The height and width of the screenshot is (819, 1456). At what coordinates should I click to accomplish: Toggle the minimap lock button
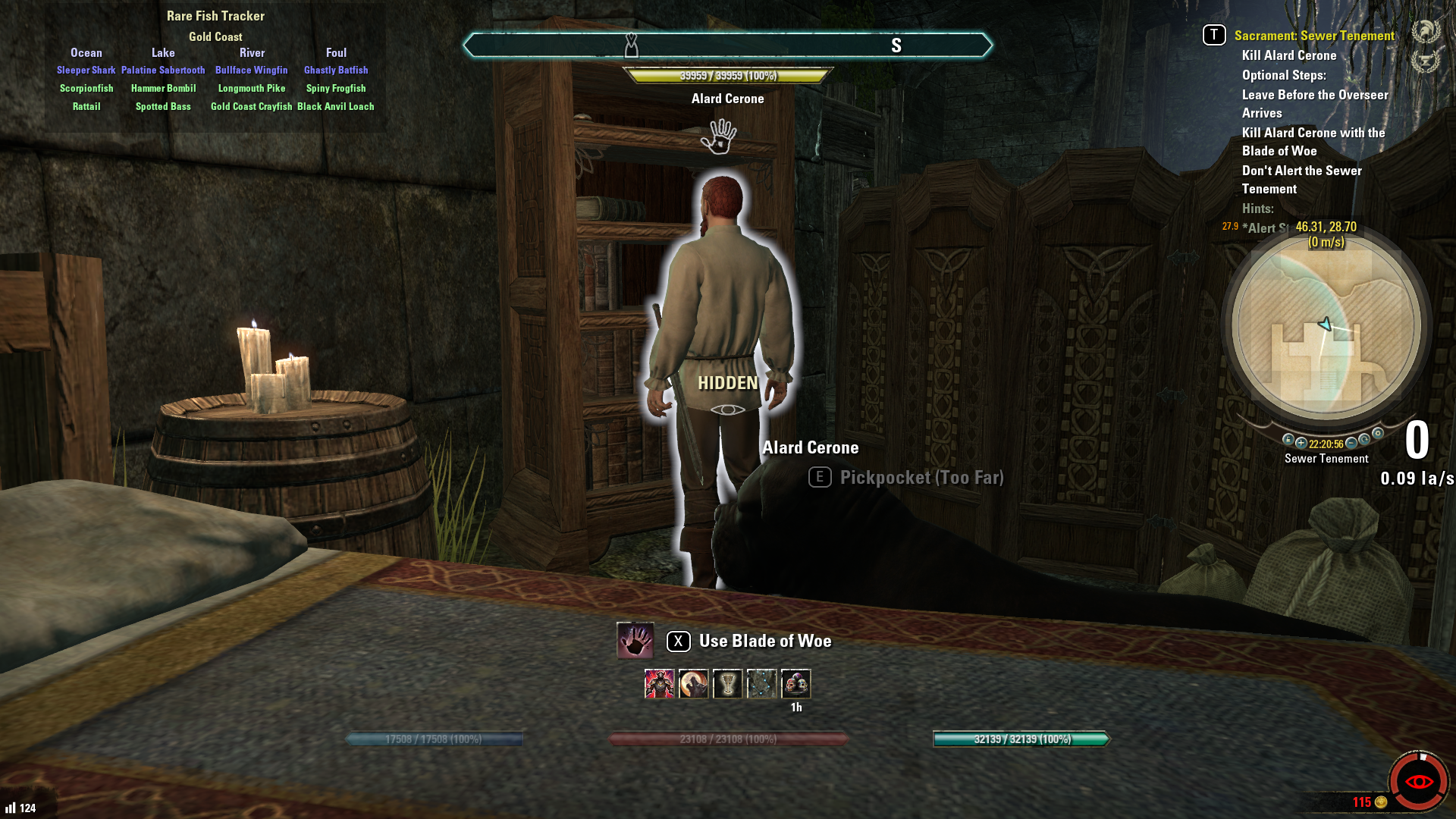1288,440
